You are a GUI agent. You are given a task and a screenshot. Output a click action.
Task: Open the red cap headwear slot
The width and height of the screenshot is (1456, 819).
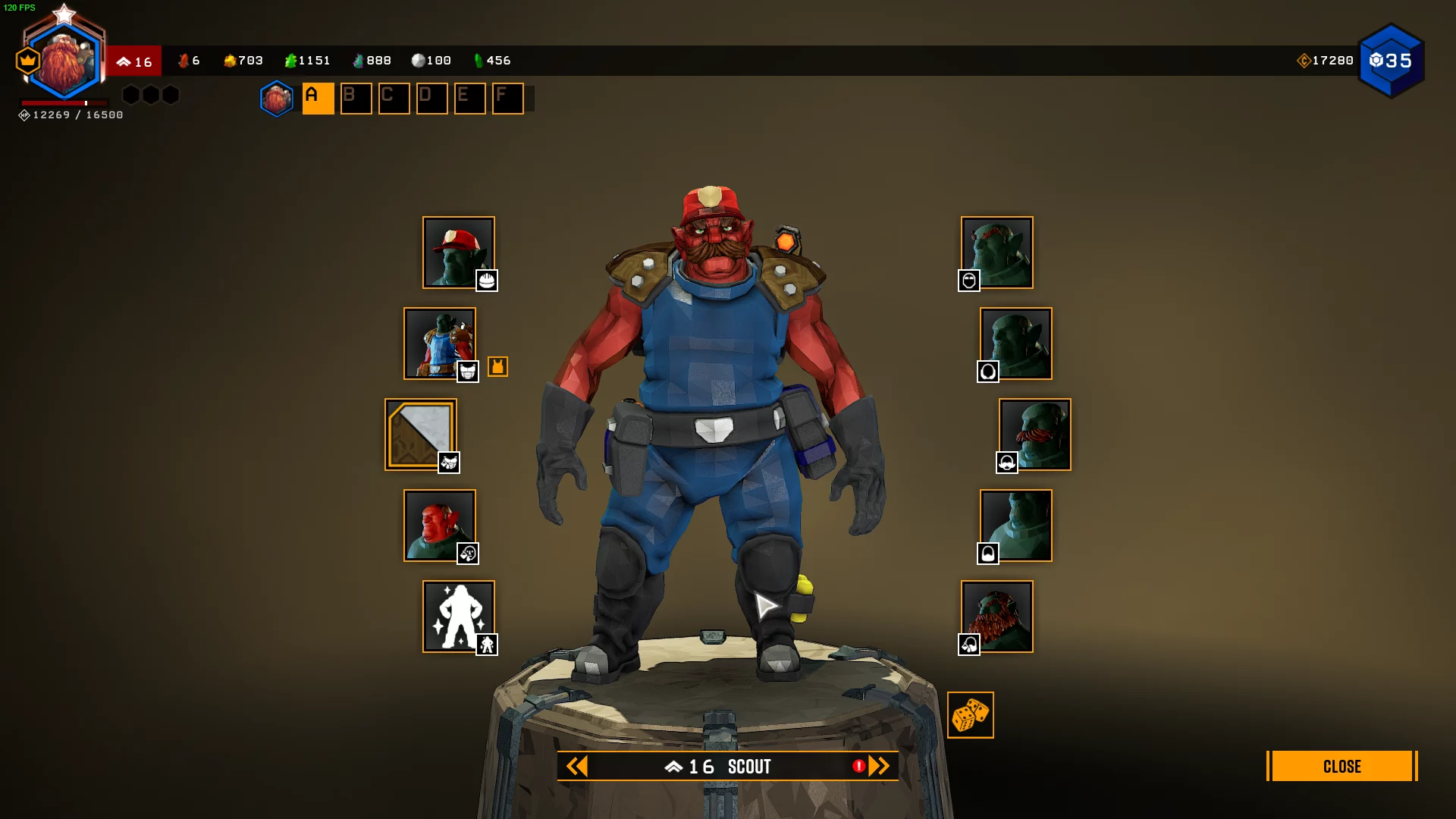(458, 253)
